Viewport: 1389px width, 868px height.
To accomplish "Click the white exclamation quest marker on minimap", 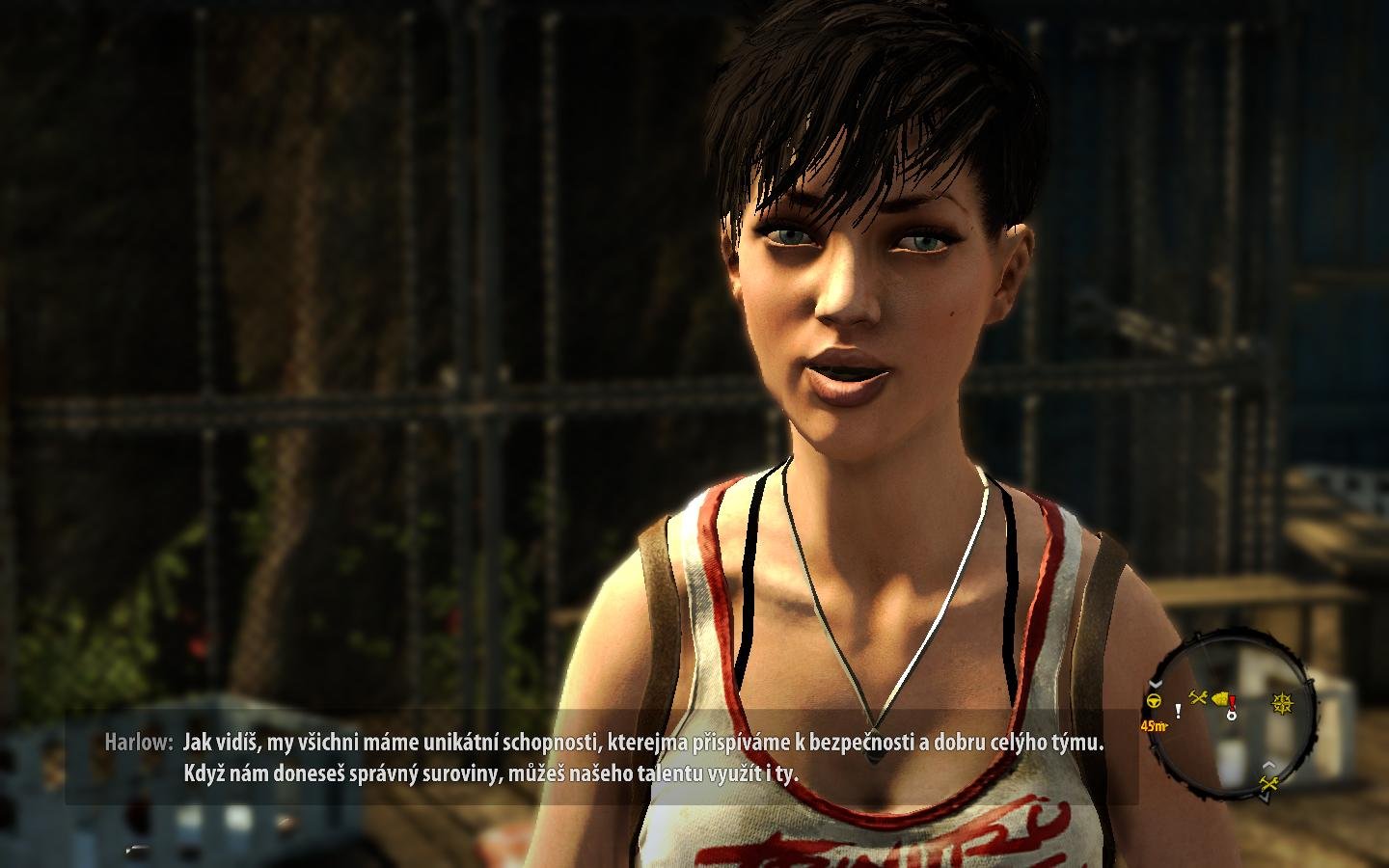I will (x=1178, y=711).
